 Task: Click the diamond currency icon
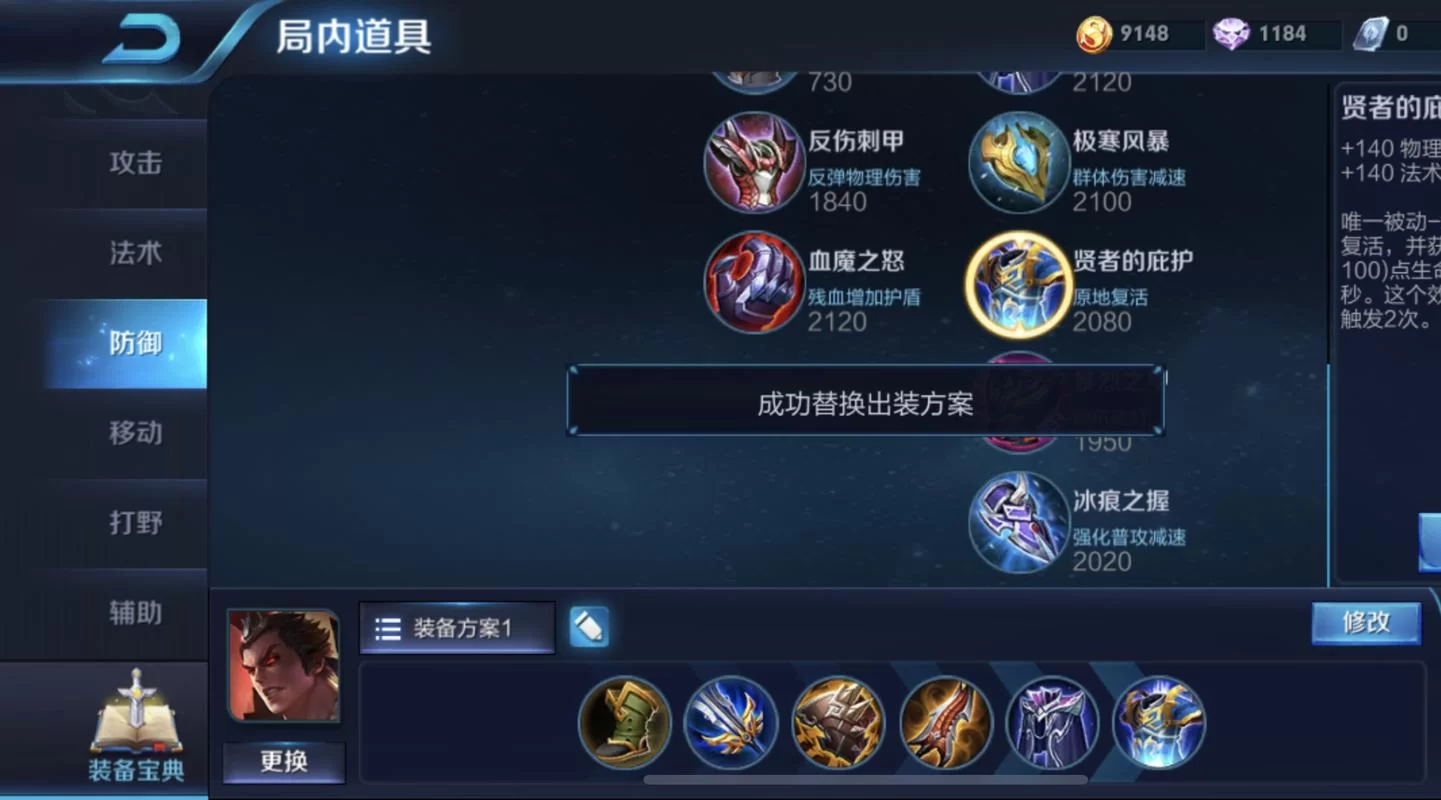tap(1232, 33)
